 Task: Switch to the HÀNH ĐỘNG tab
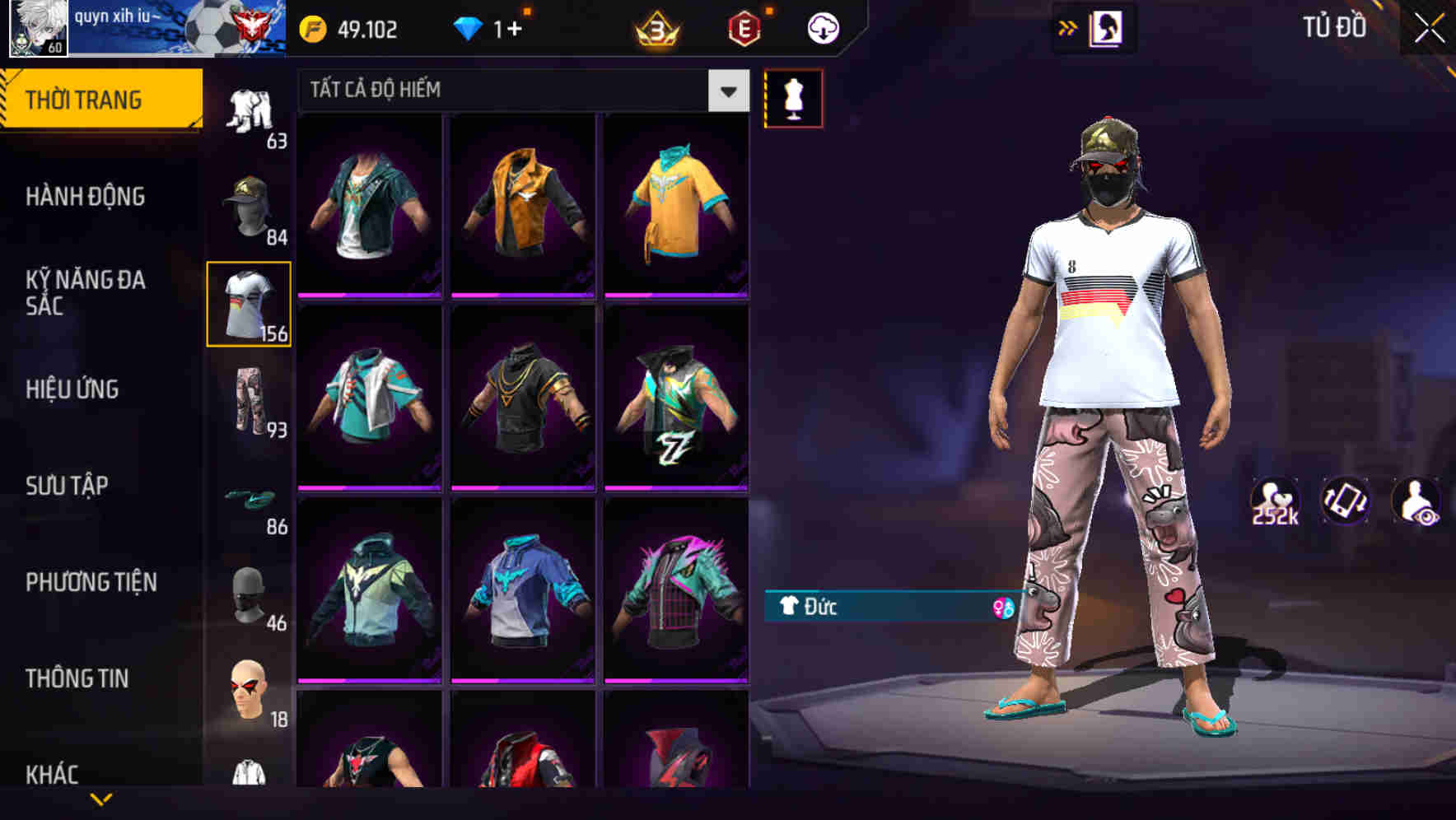click(x=84, y=198)
